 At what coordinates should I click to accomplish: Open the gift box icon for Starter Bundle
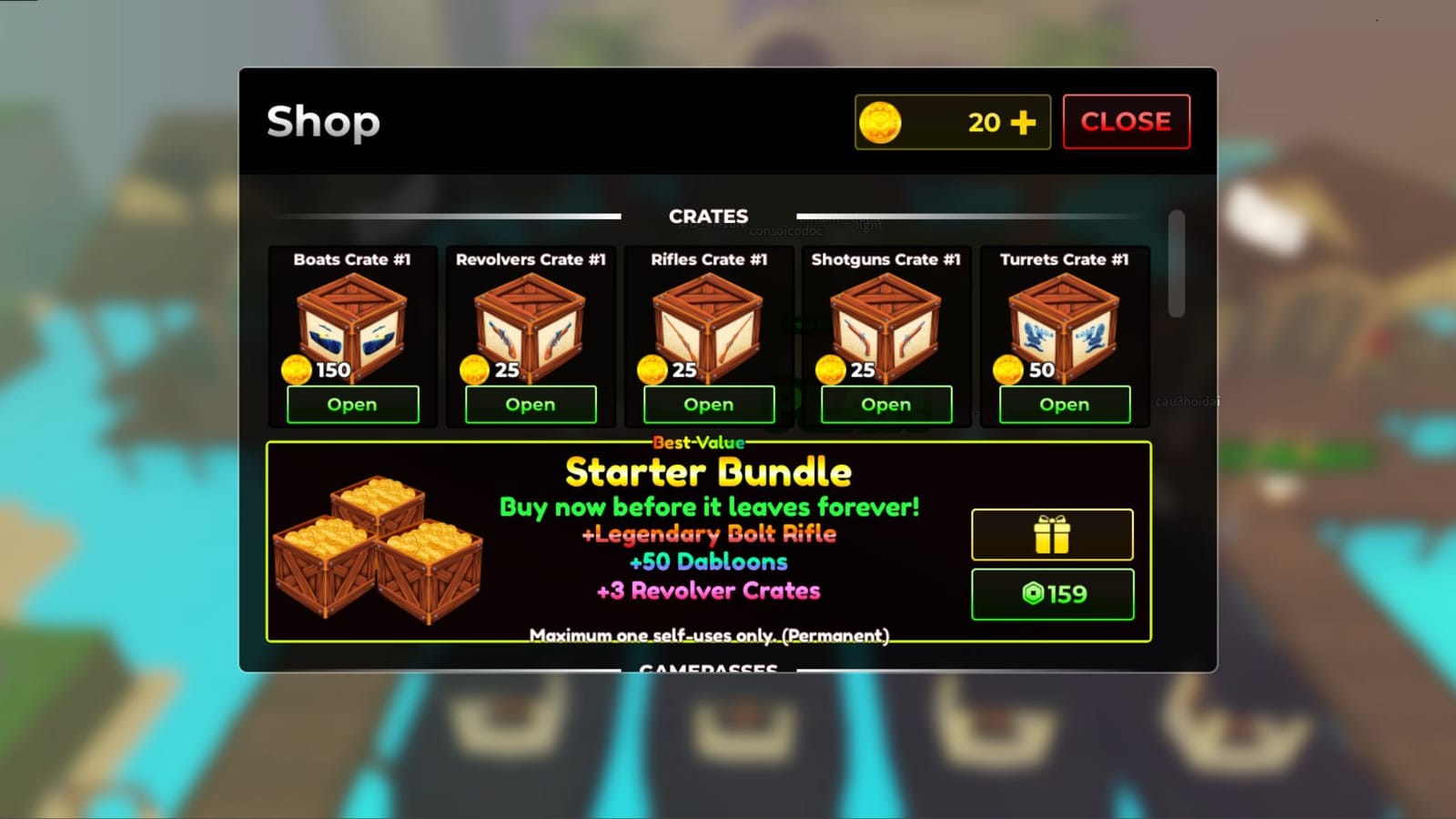tap(1052, 535)
